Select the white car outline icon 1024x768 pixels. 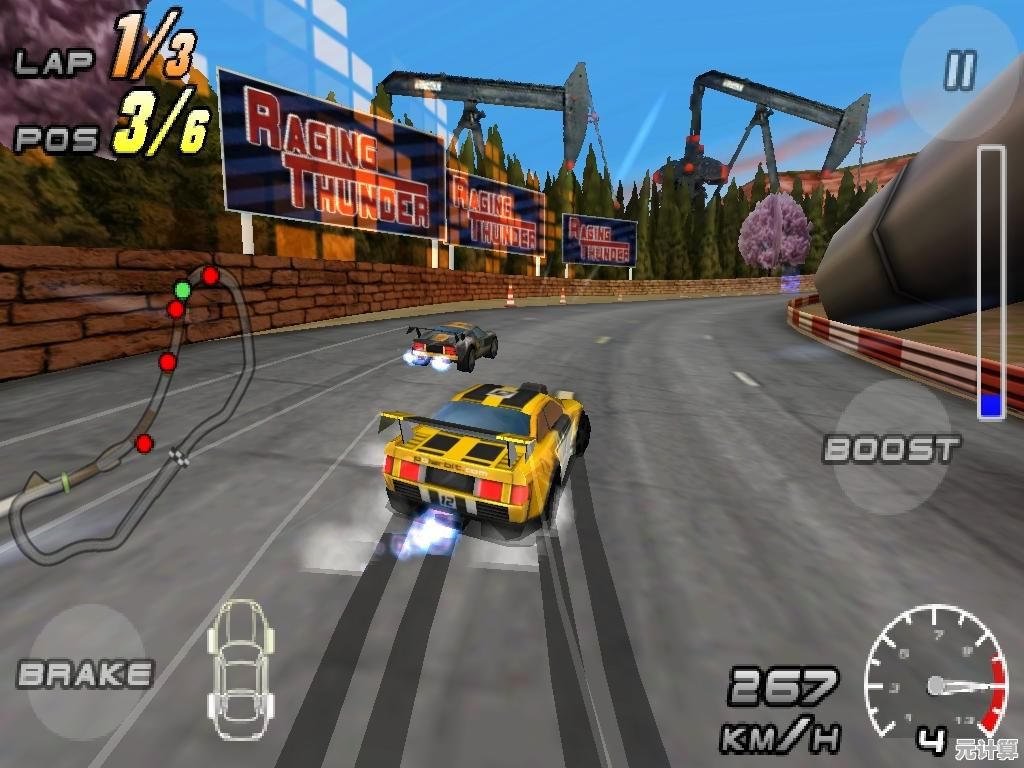pyautogui.click(x=240, y=668)
